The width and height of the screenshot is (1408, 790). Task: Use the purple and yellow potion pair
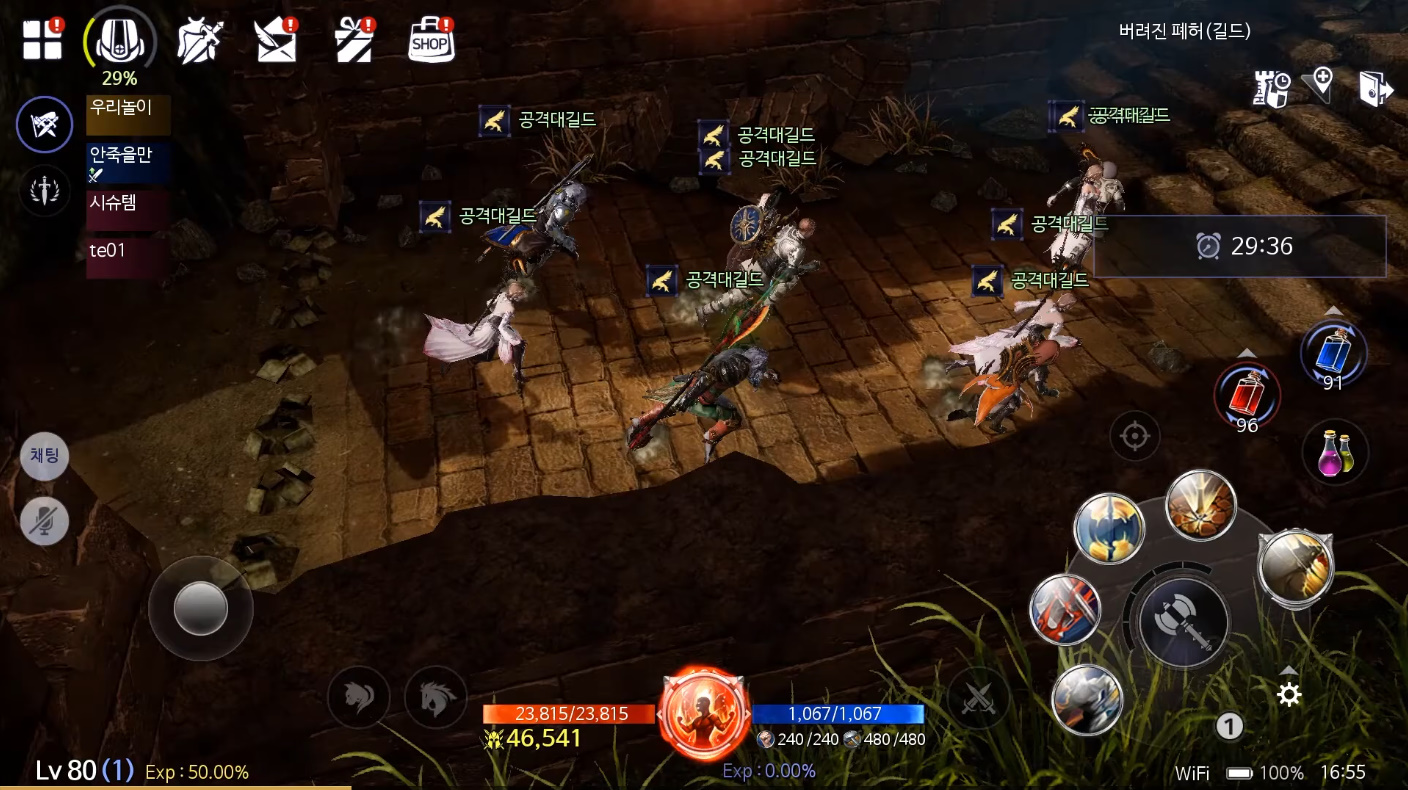[x=1335, y=453]
